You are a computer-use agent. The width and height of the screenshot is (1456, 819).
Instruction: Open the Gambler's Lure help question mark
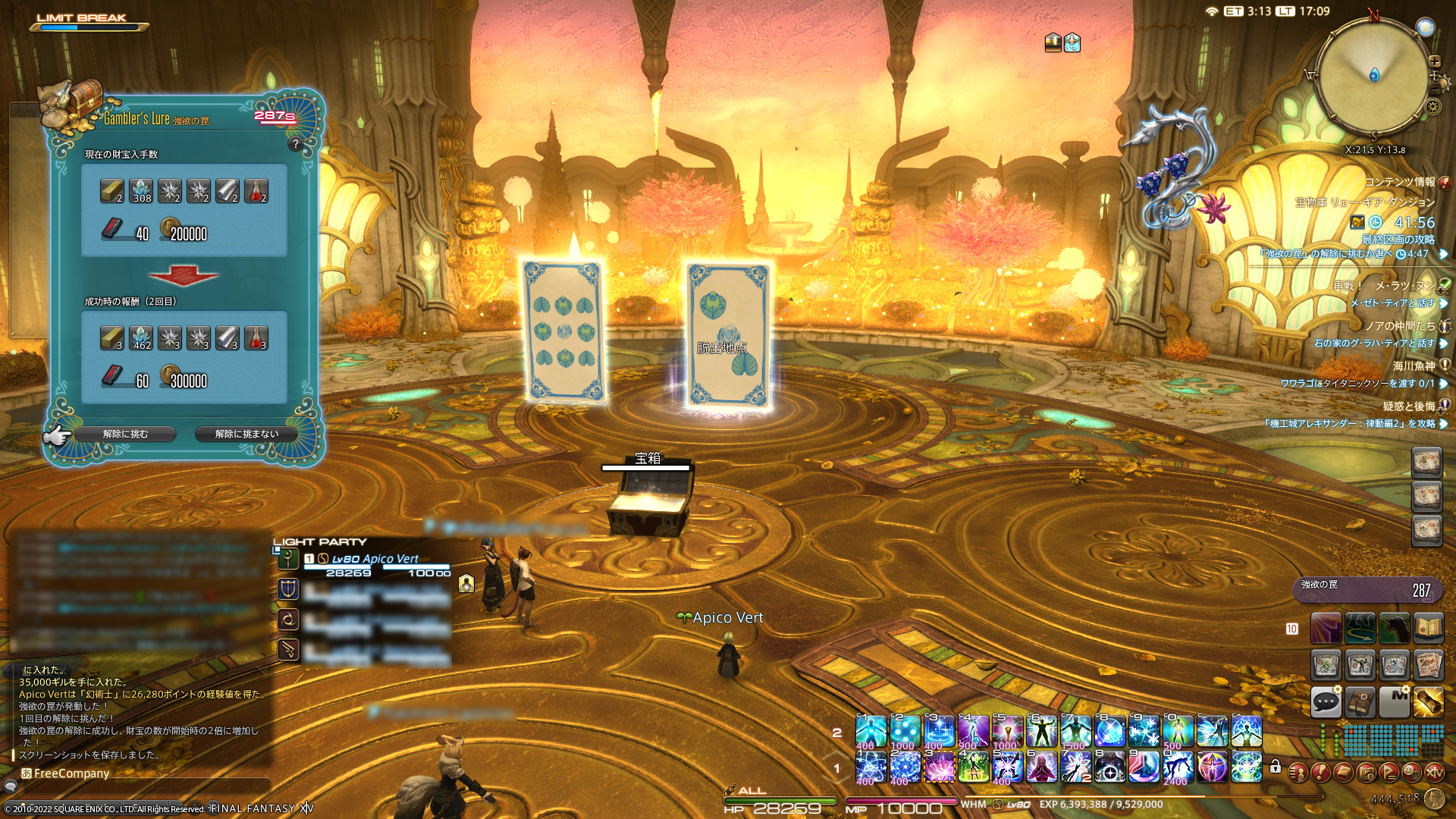(296, 143)
